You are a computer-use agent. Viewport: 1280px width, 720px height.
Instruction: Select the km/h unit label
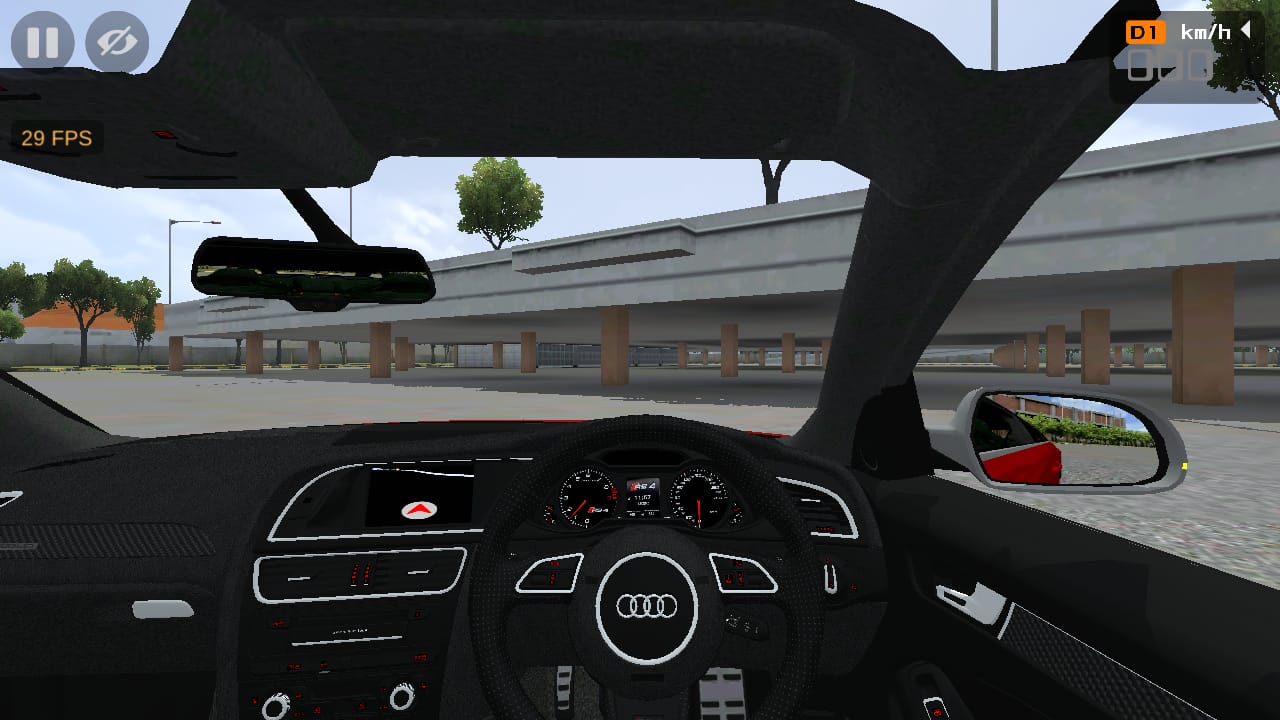pos(1205,32)
